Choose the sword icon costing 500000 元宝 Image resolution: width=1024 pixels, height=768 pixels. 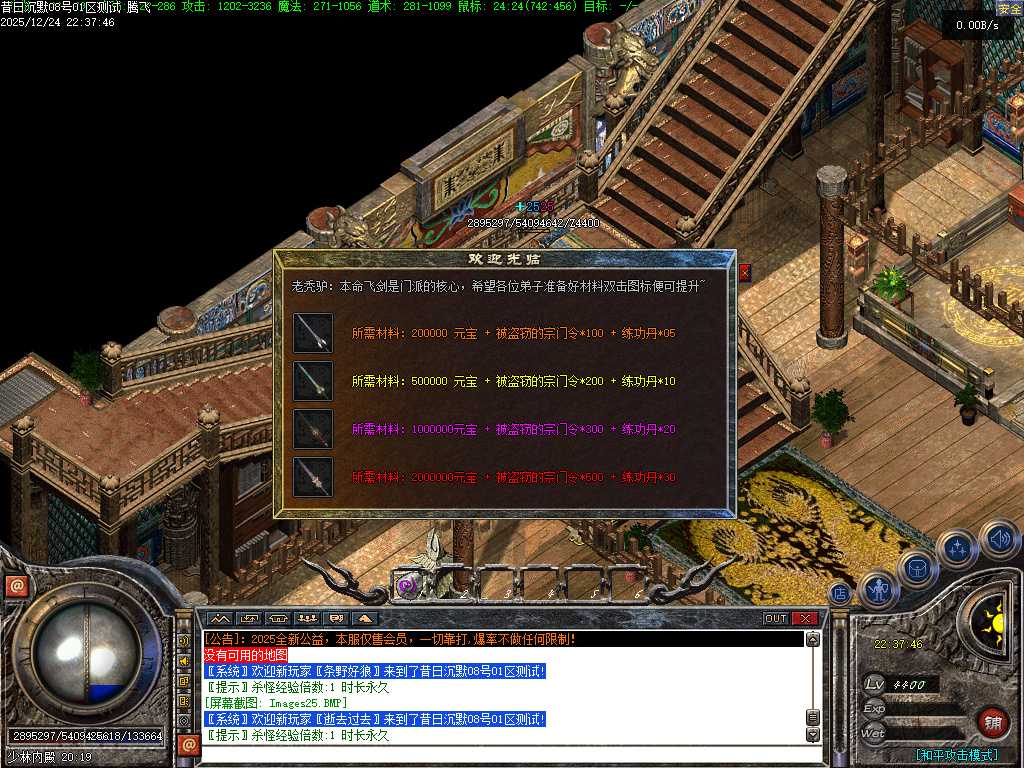[312, 381]
